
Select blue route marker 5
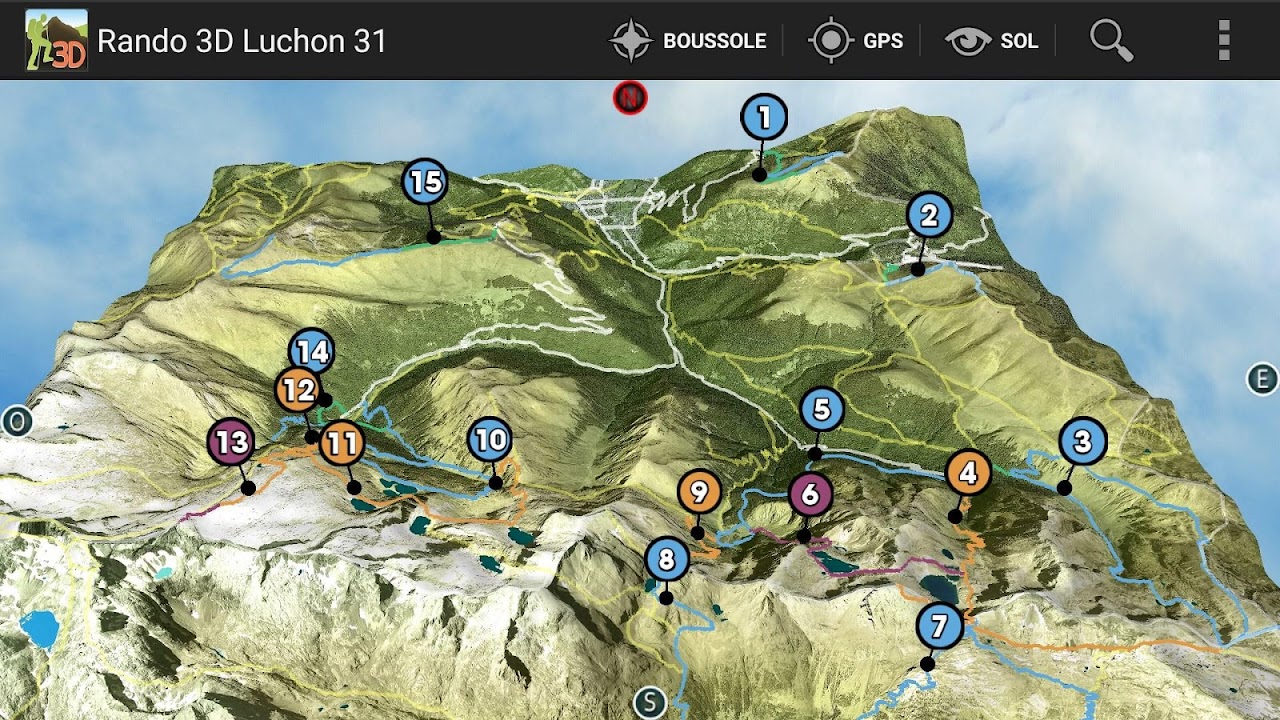822,409
